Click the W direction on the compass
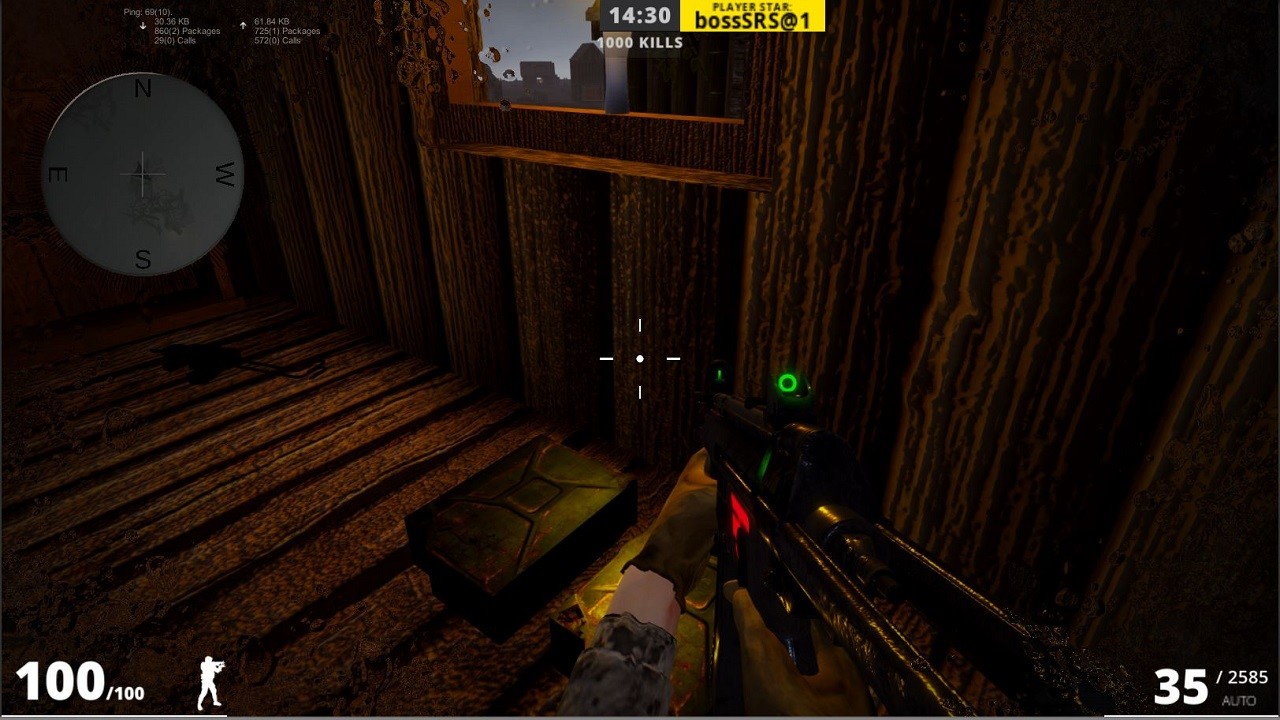 pos(224,174)
